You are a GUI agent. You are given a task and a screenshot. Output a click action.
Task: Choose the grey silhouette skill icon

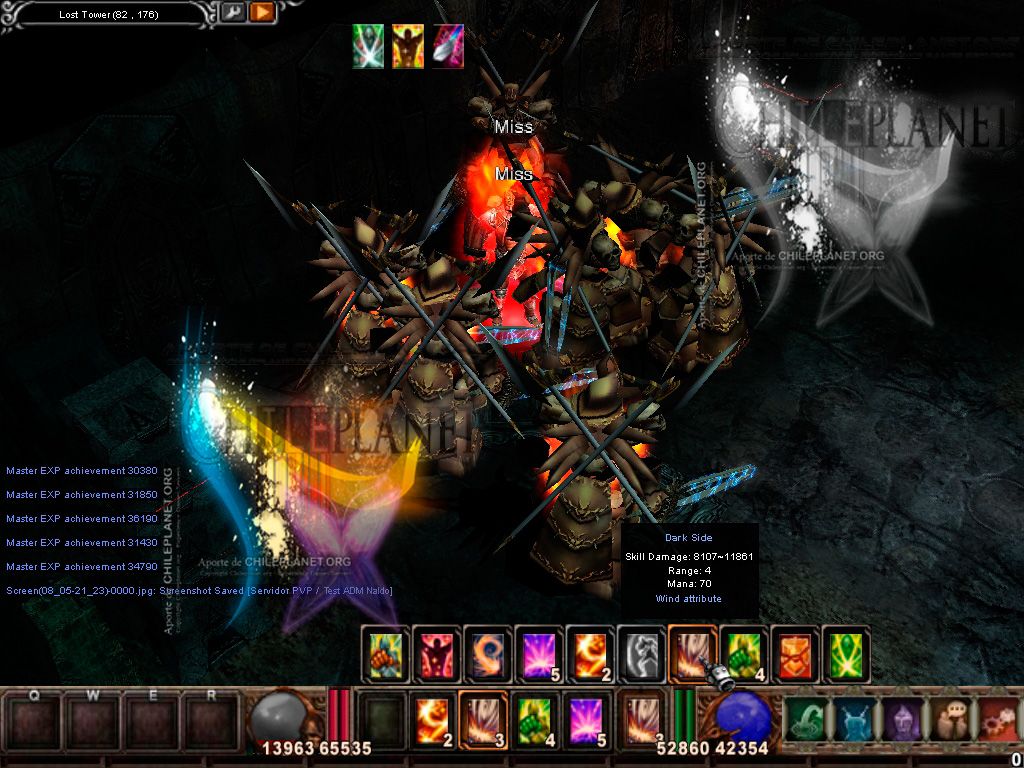tap(641, 655)
